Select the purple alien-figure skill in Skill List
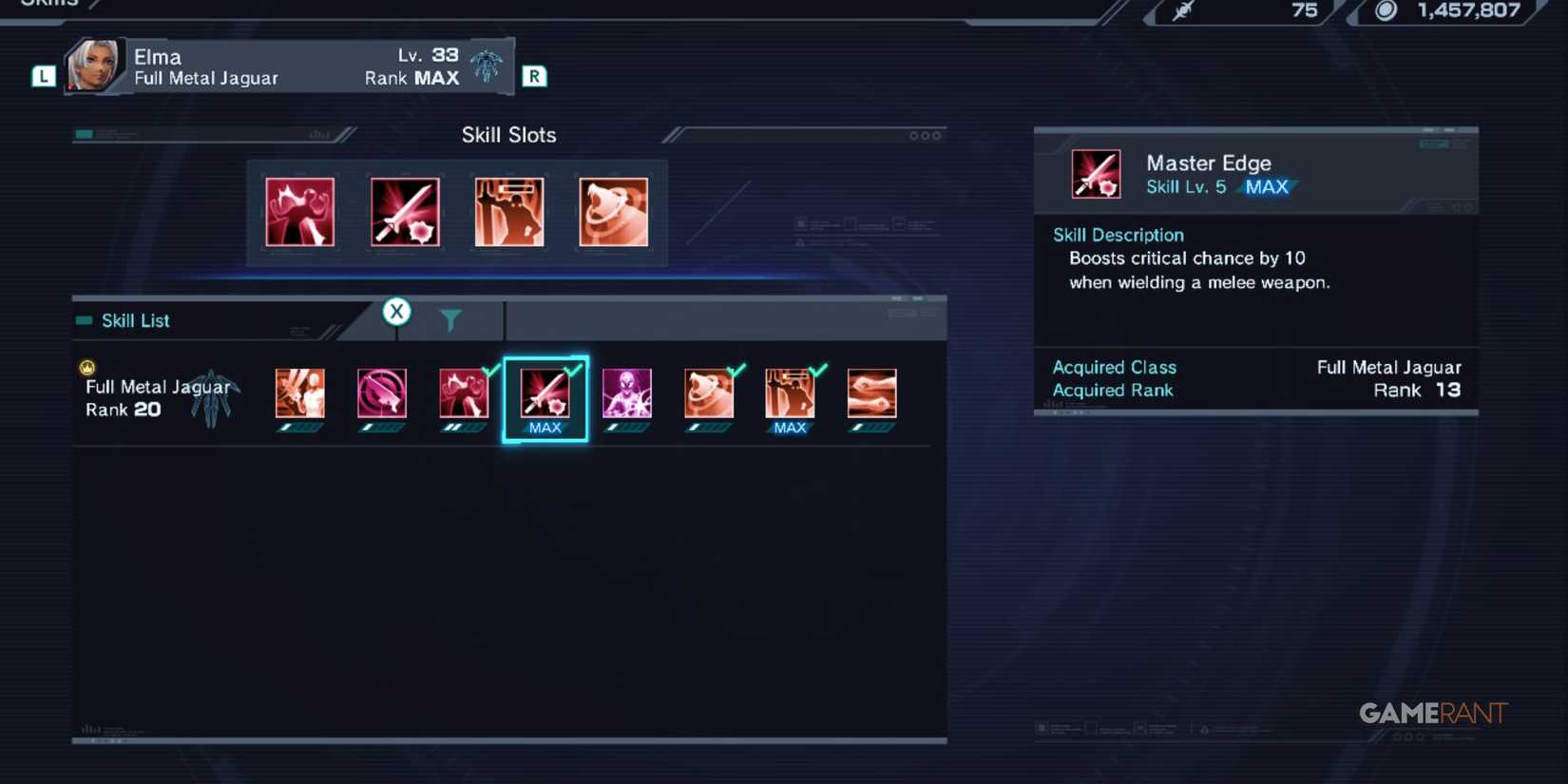The image size is (1568, 784). 626,394
